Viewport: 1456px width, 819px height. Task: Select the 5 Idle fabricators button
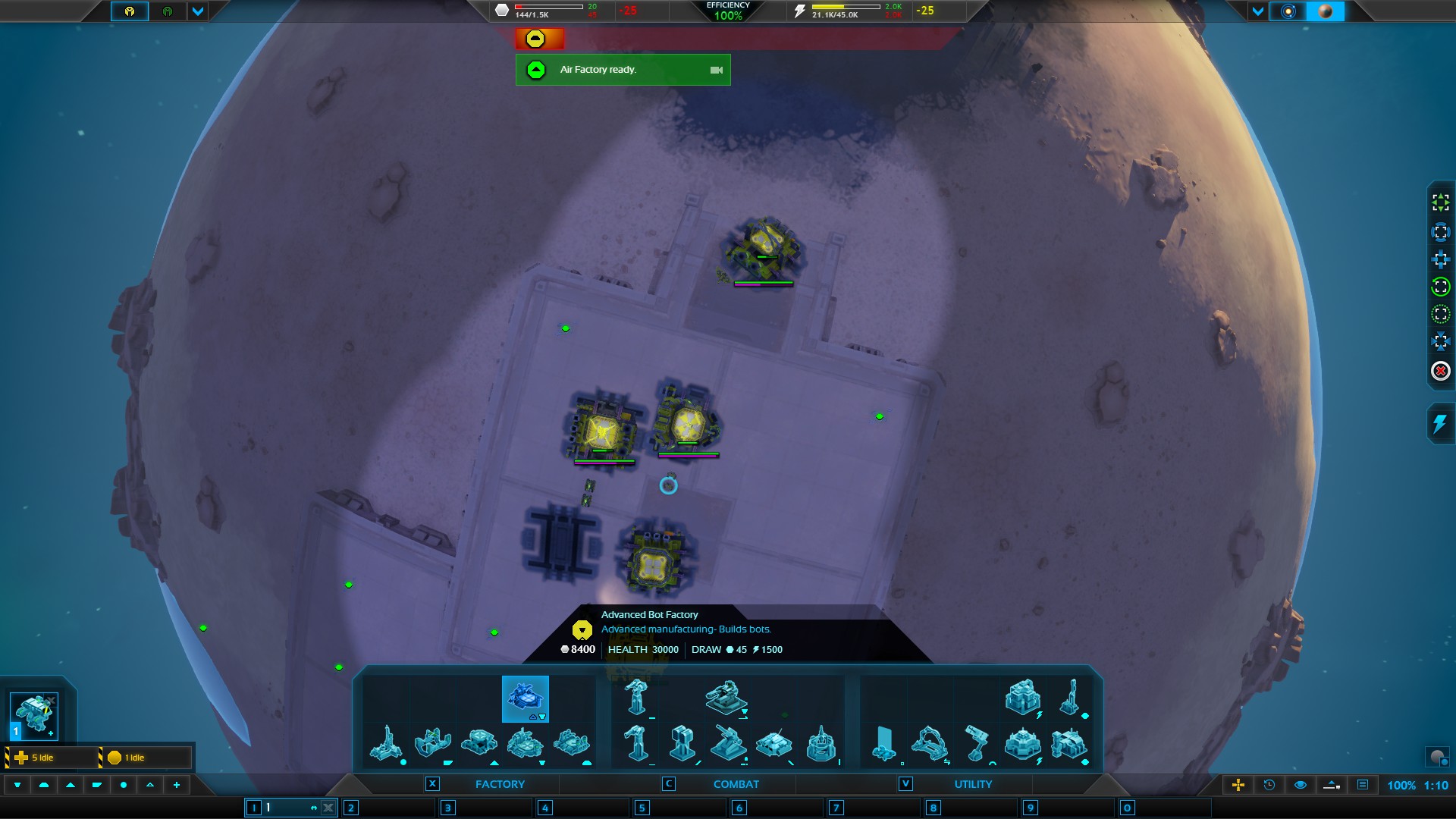(52, 758)
